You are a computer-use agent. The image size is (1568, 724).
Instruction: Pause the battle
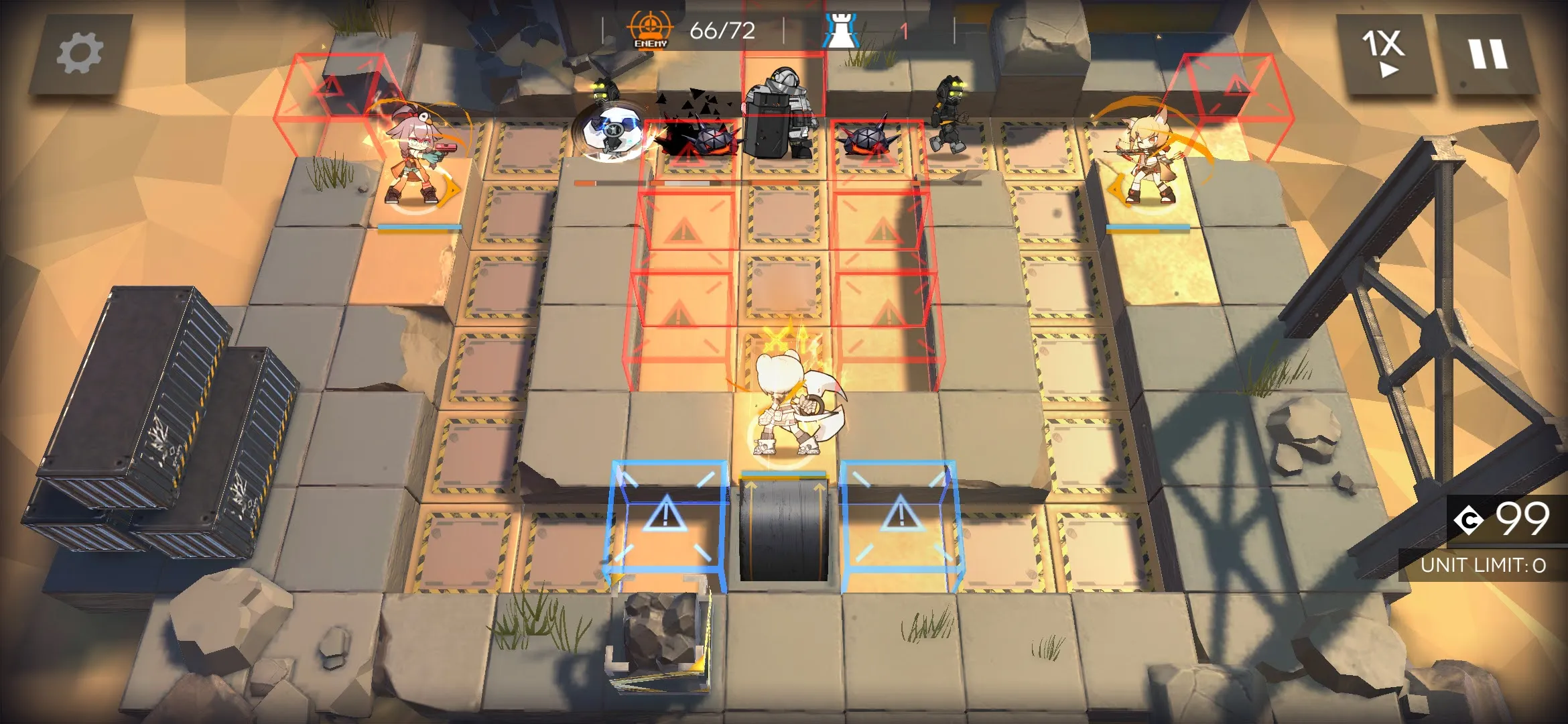point(1488,54)
